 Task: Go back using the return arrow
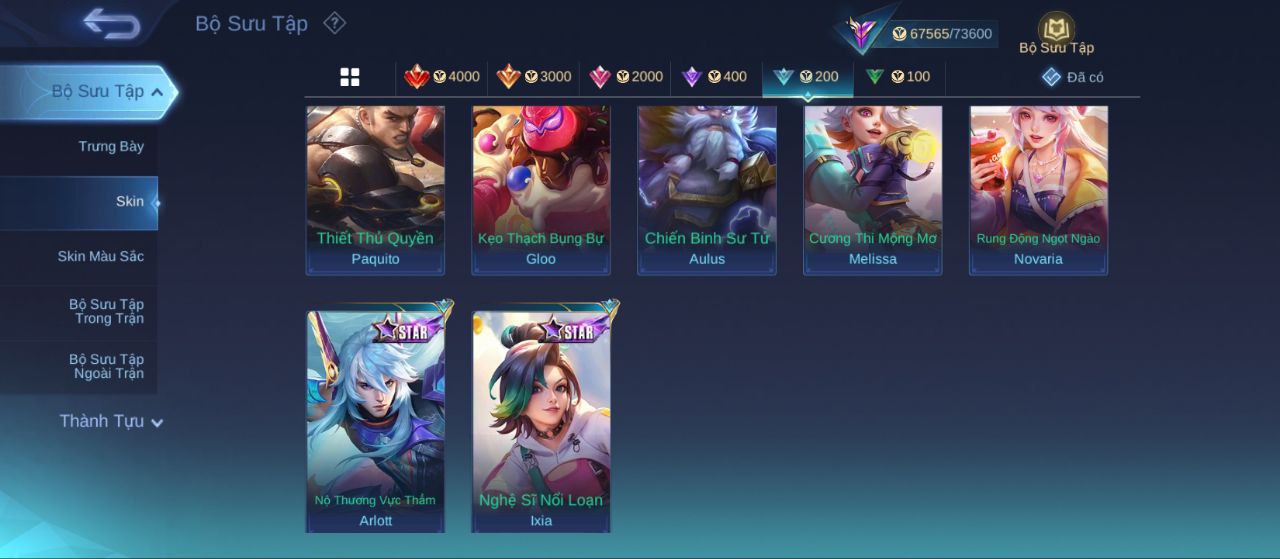(111, 23)
